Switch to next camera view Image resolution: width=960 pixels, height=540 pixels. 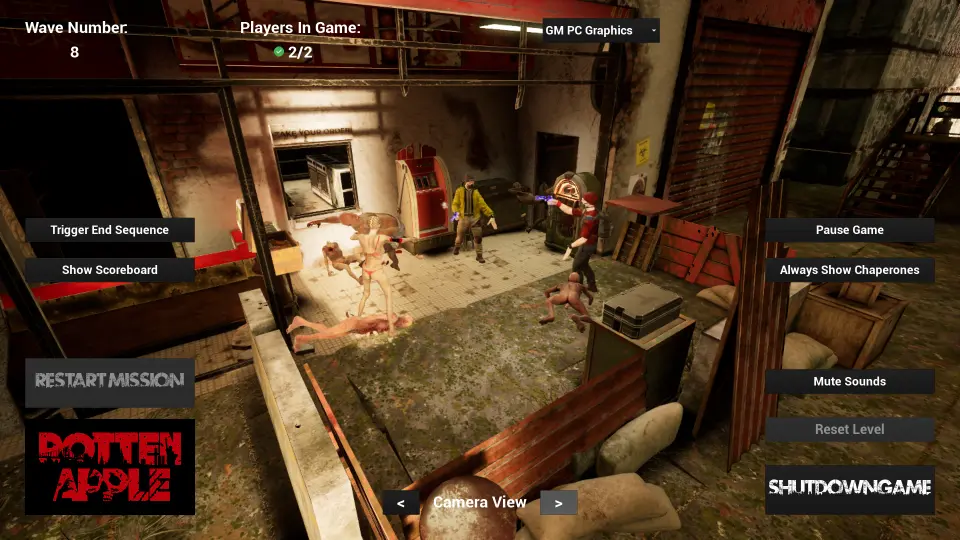pyautogui.click(x=558, y=503)
